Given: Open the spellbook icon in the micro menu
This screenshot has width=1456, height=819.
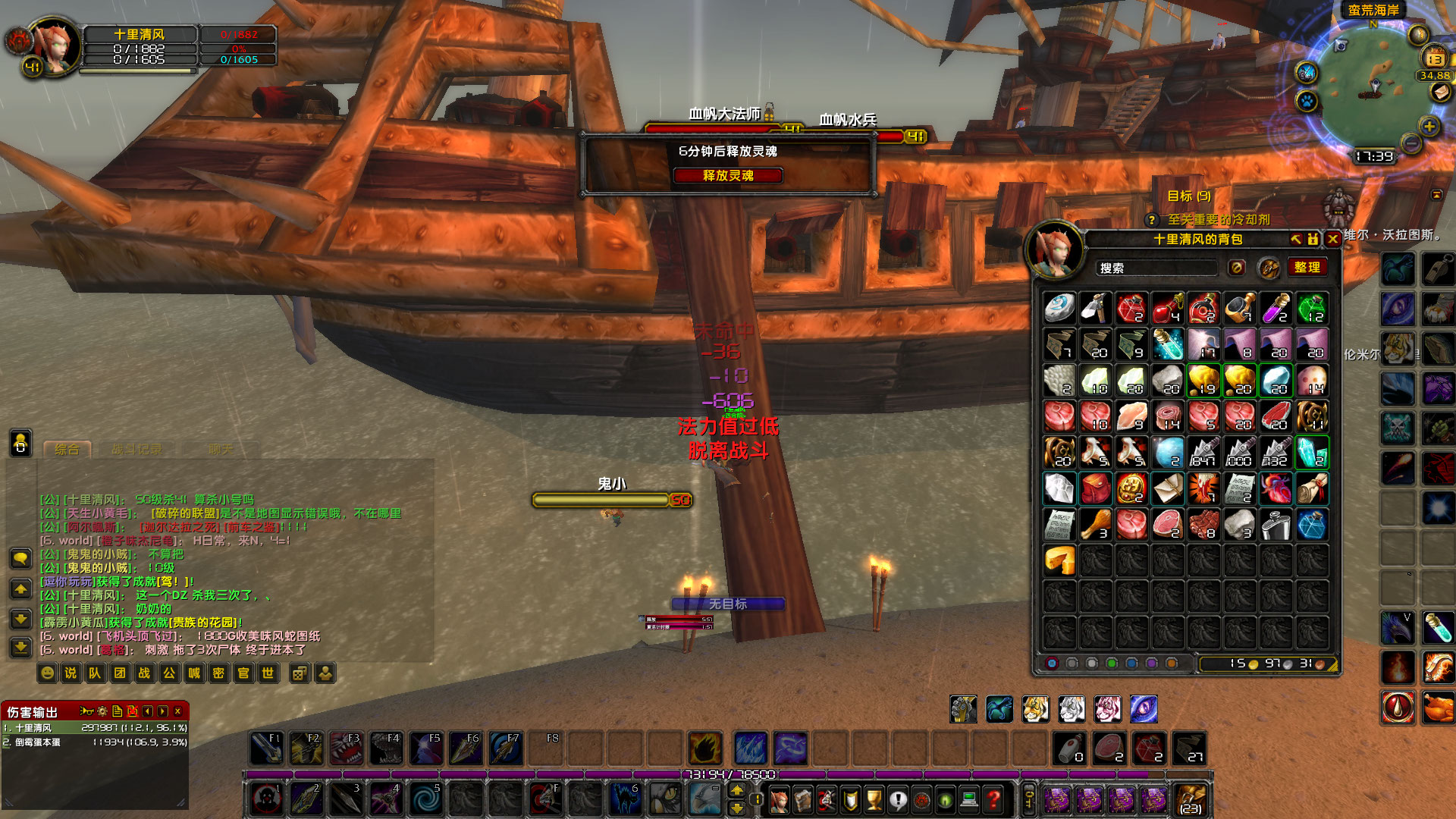Looking at the screenshot, I should pos(803,800).
